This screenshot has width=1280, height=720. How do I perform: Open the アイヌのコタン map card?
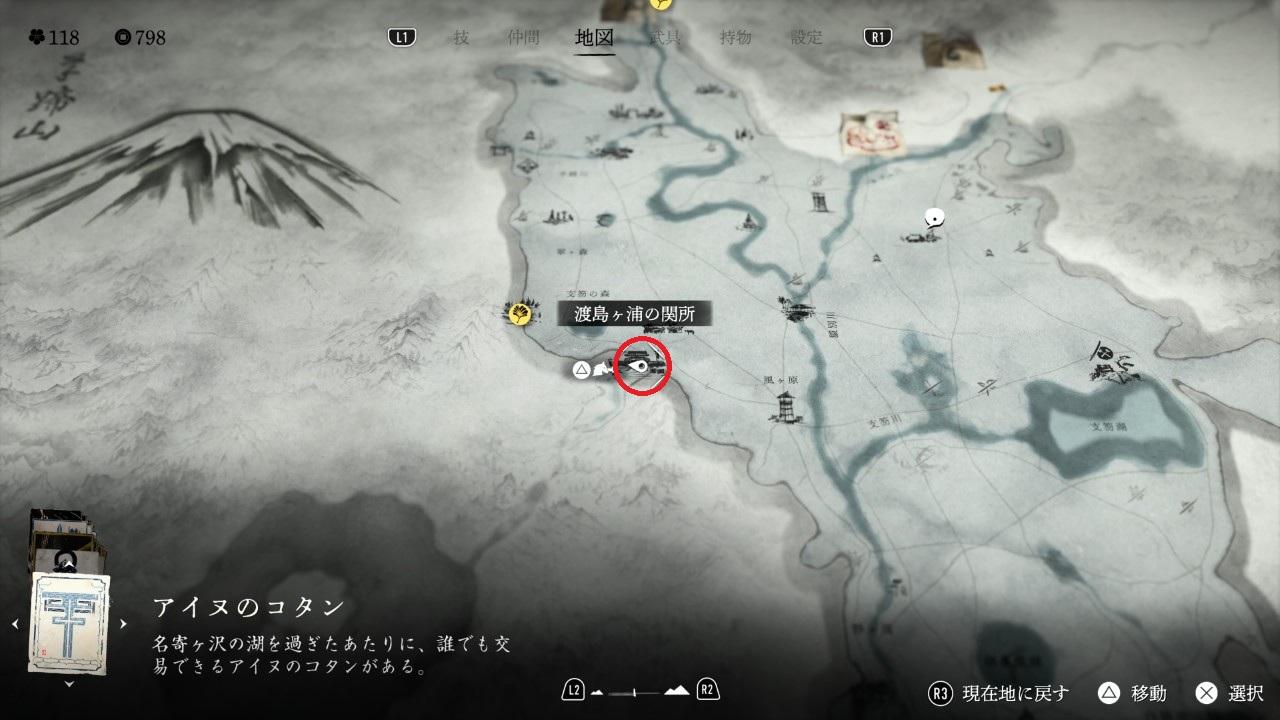70,622
